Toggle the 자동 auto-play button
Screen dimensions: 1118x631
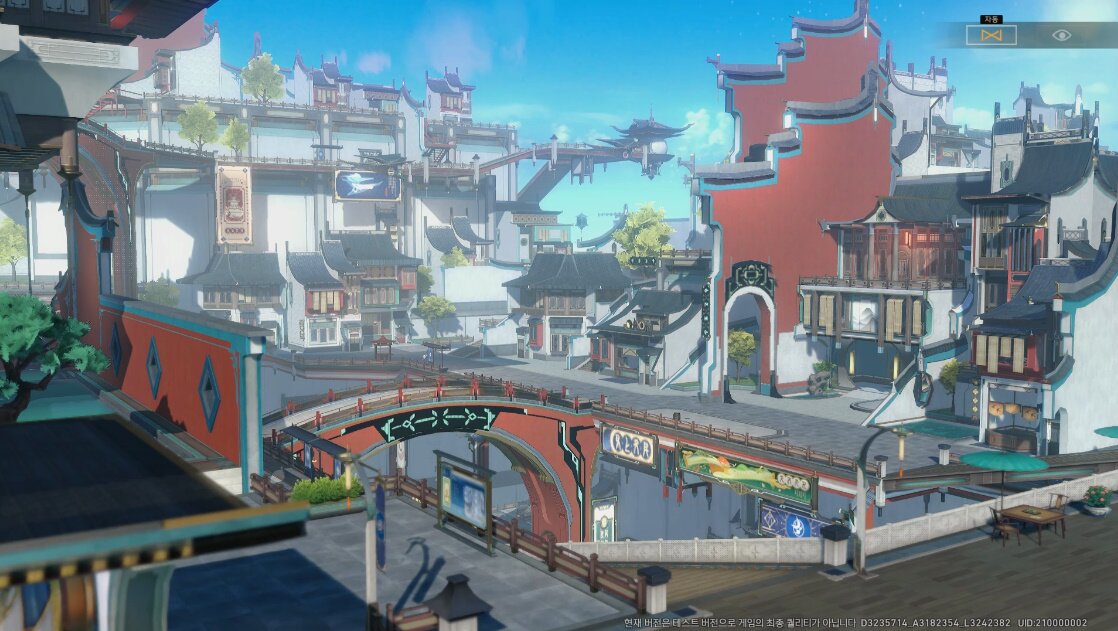(991, 35)
